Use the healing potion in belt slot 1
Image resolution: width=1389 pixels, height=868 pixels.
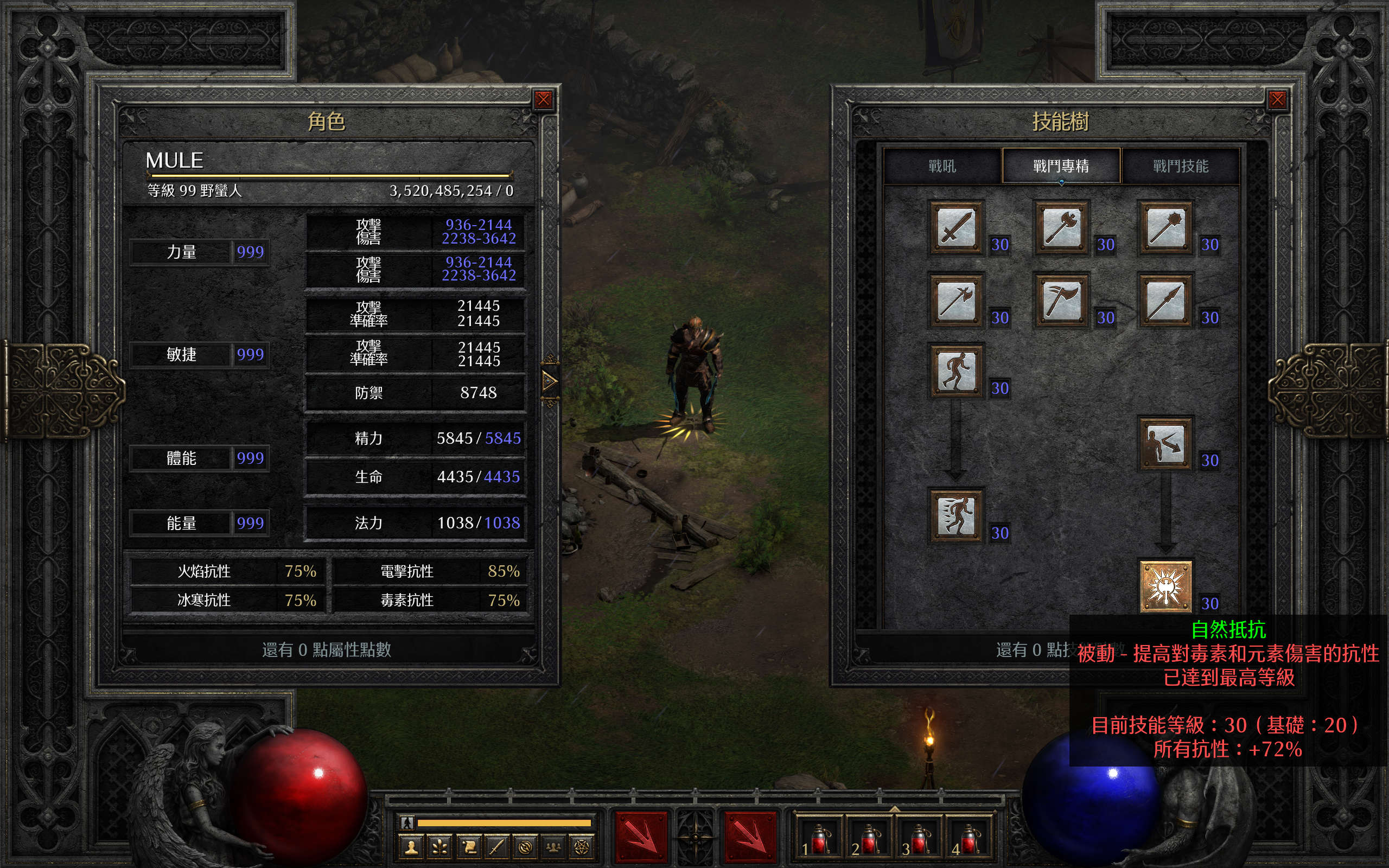tap(818, 839)
